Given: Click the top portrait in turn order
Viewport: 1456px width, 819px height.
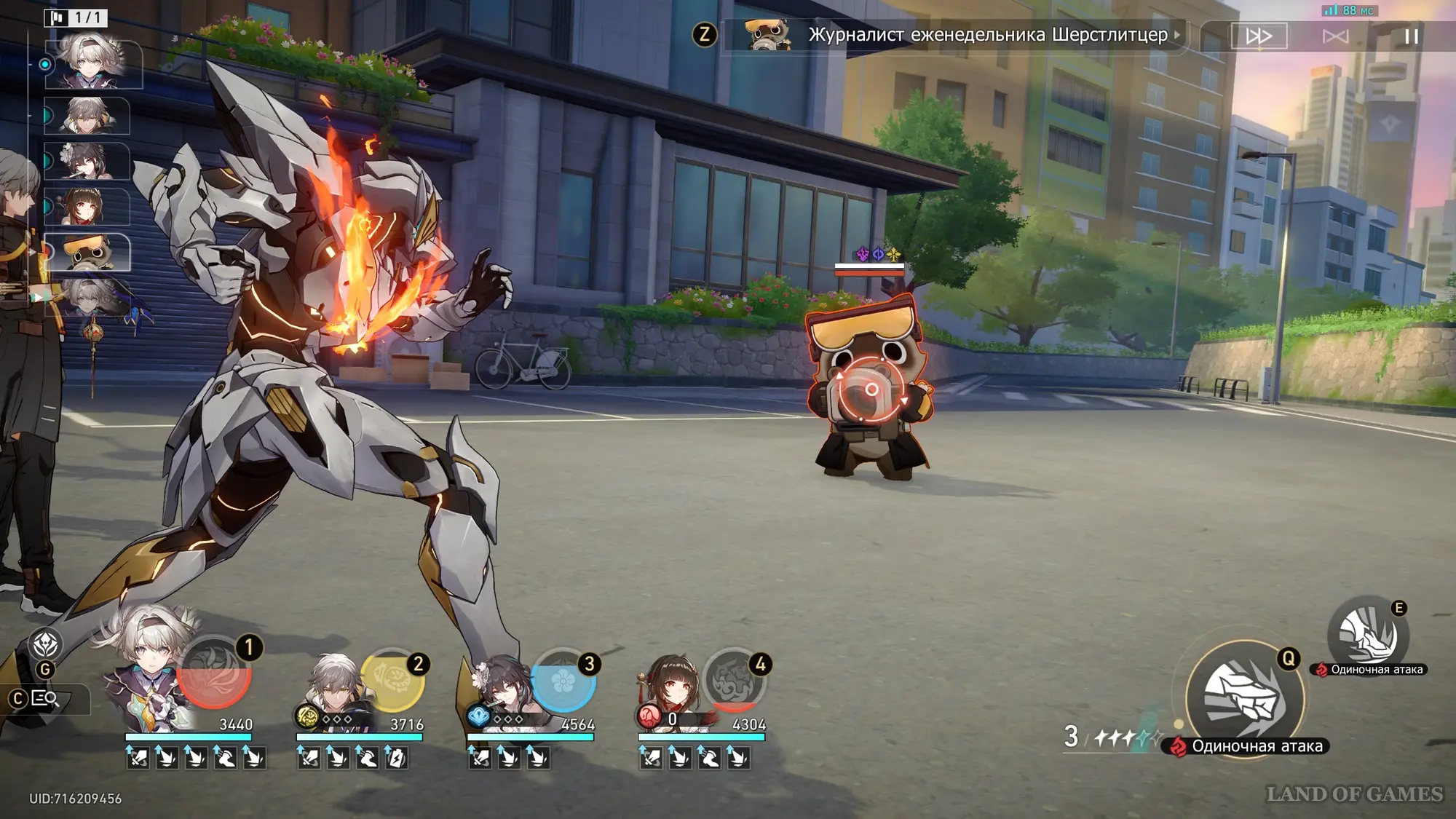Looking at the screenshot, I should (93, 64).
